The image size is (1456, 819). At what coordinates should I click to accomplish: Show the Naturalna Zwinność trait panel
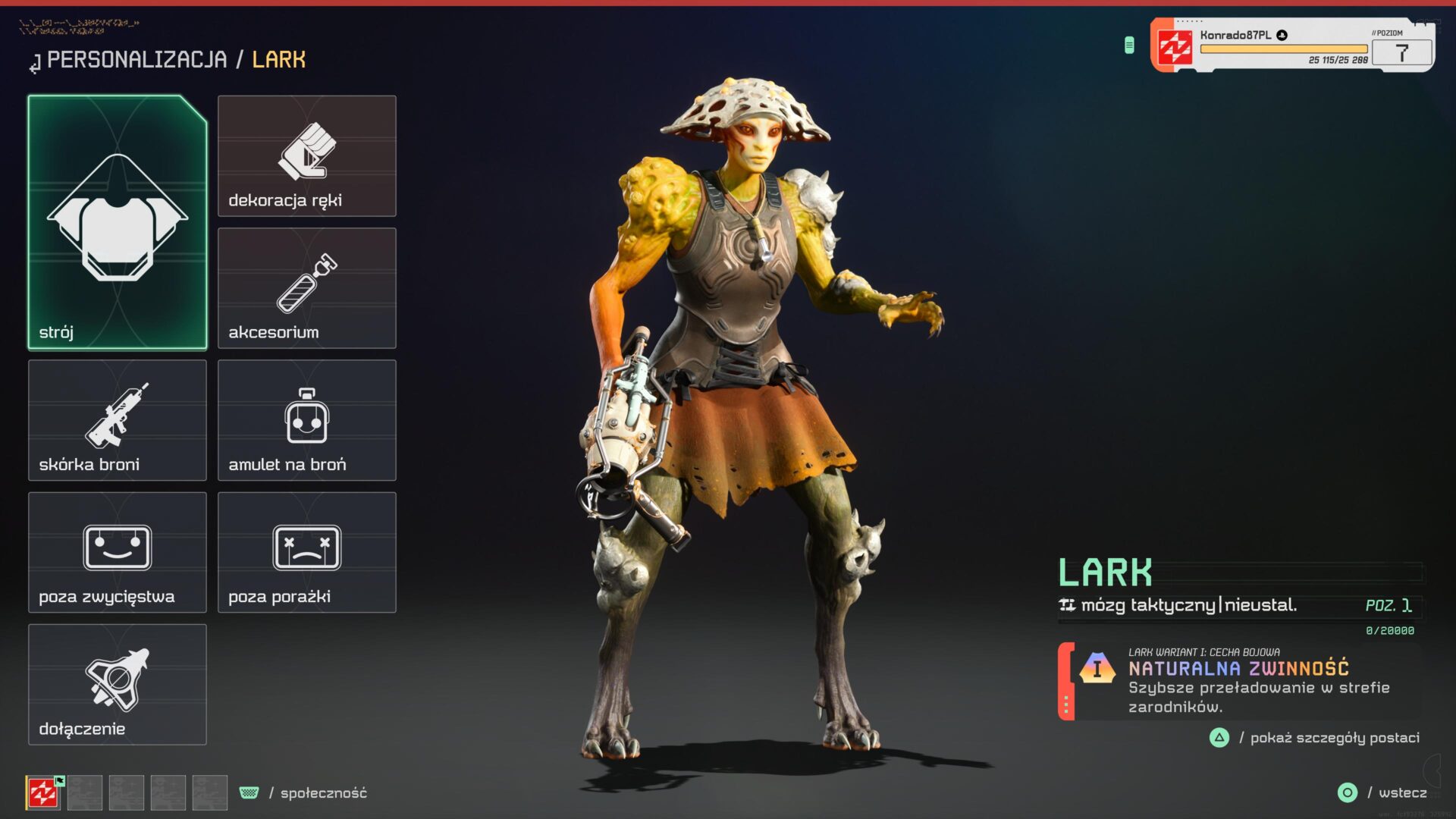pos(1239,682)
